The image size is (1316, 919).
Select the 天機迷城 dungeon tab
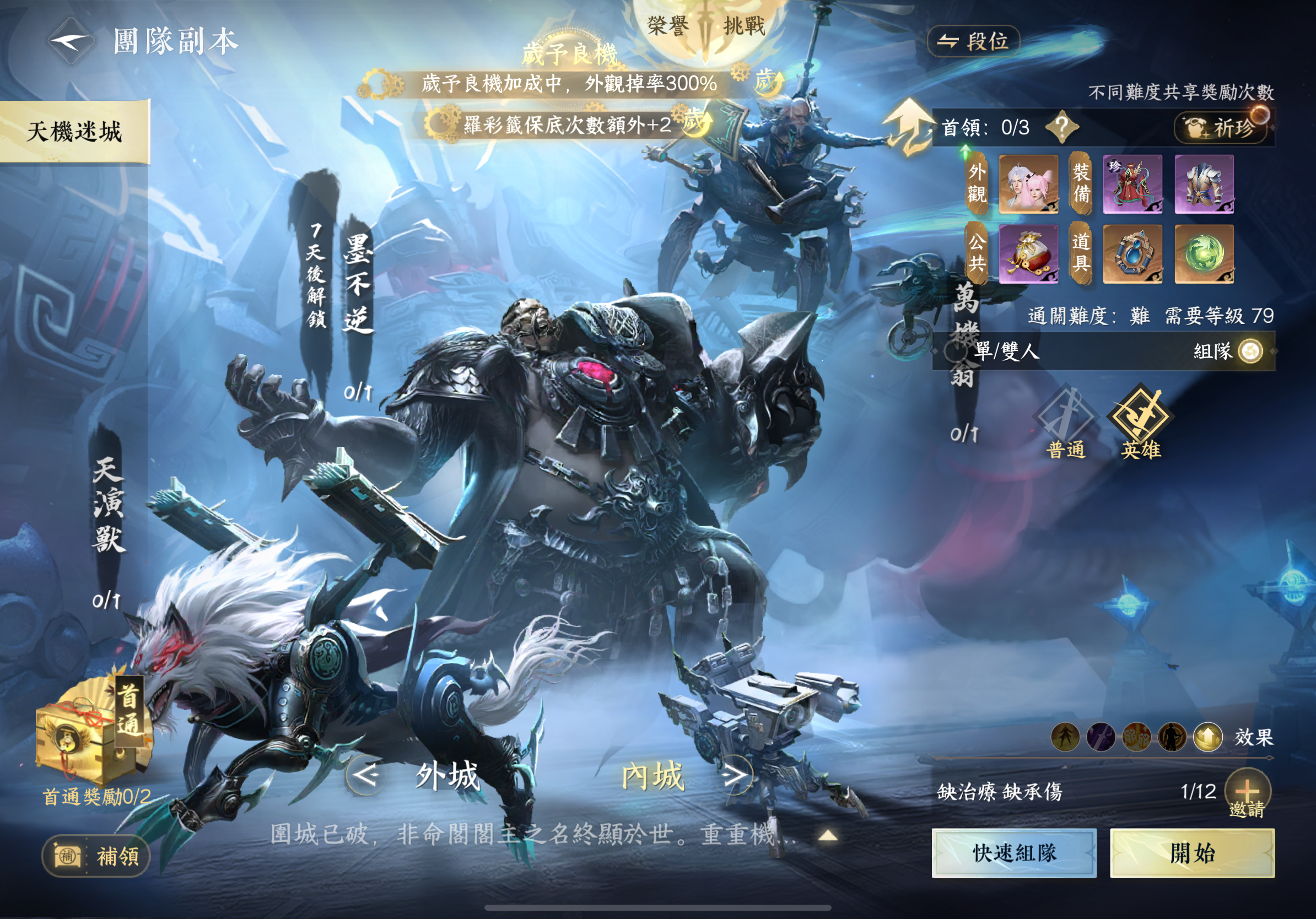[74, 131]
